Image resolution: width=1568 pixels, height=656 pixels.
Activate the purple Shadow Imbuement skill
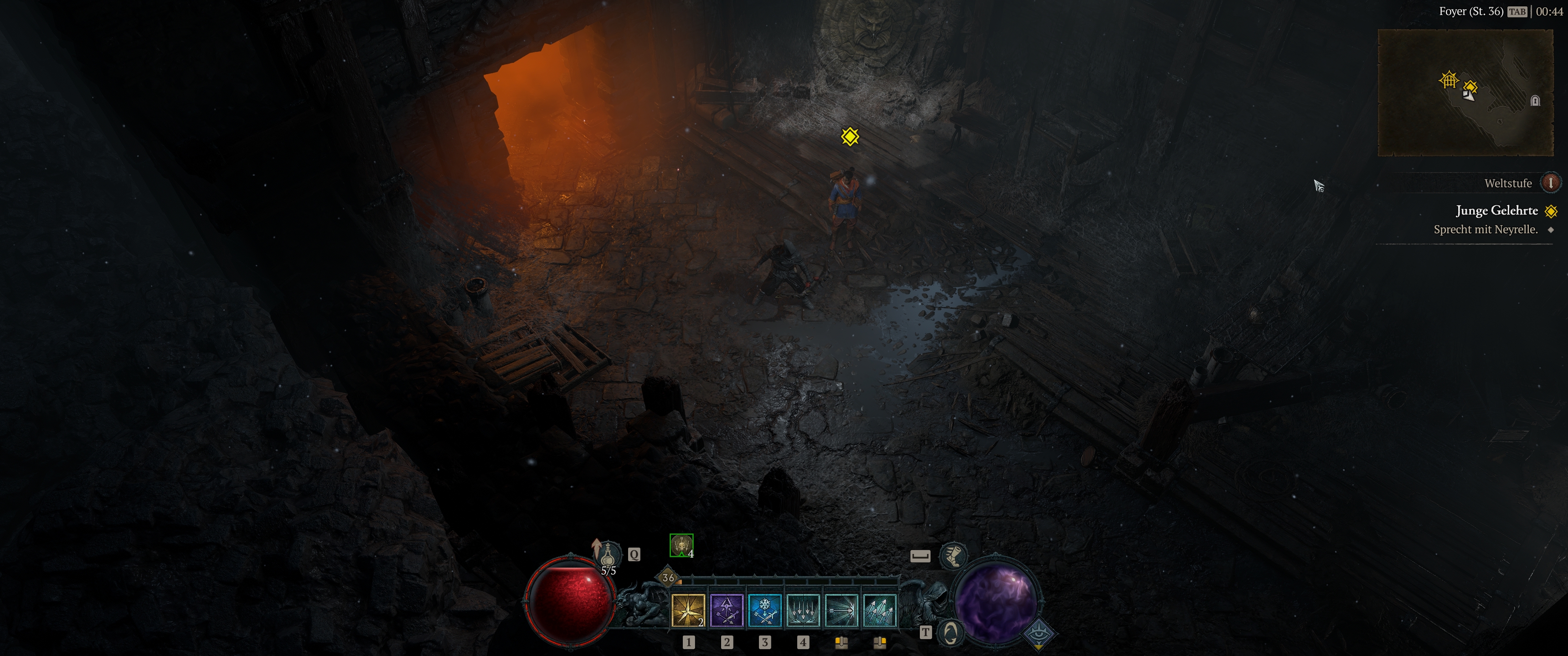point(727,611)
